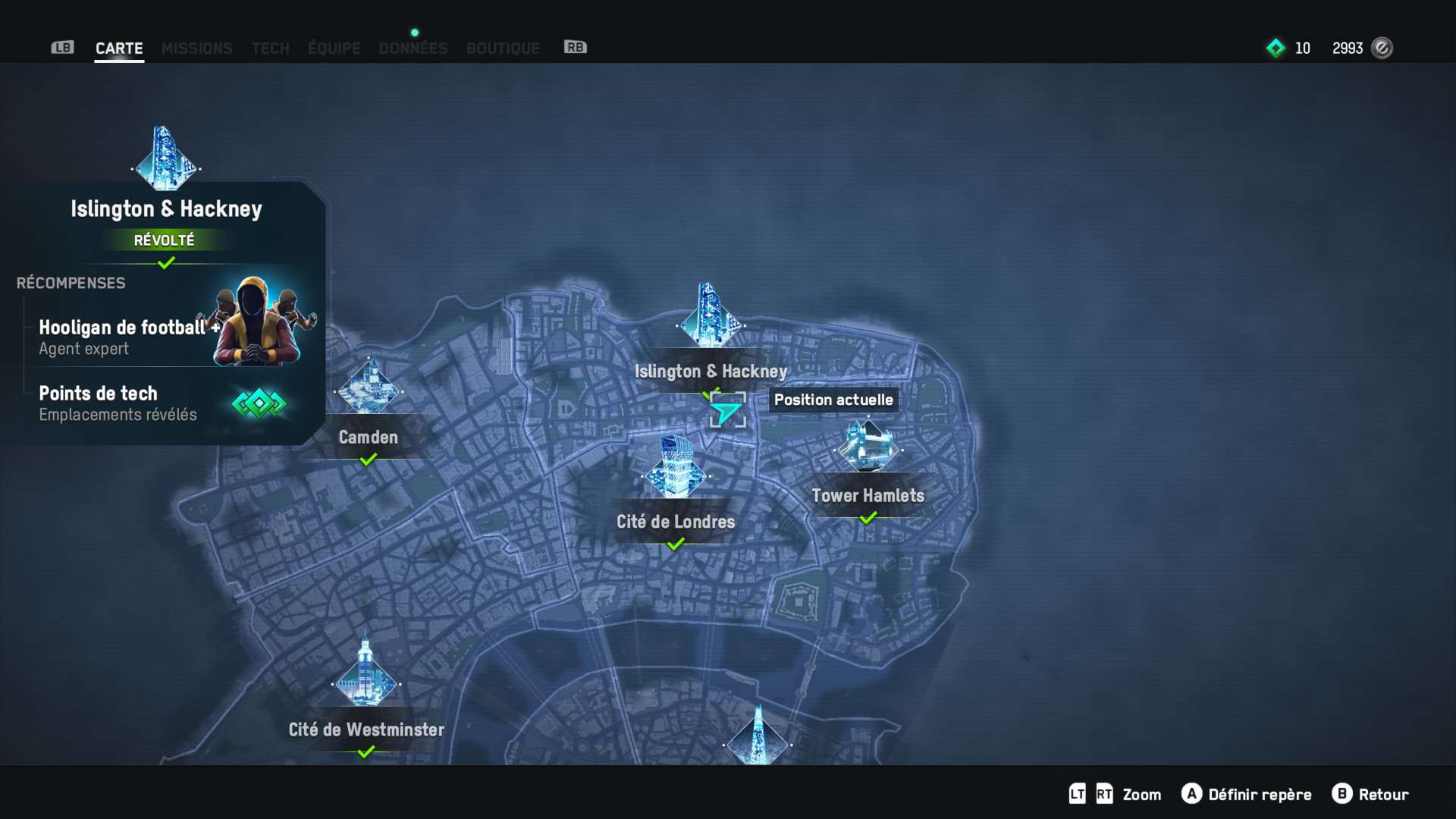Switch to the Missions tab
Screen dimensions: 1456x819
pos(196,49)
